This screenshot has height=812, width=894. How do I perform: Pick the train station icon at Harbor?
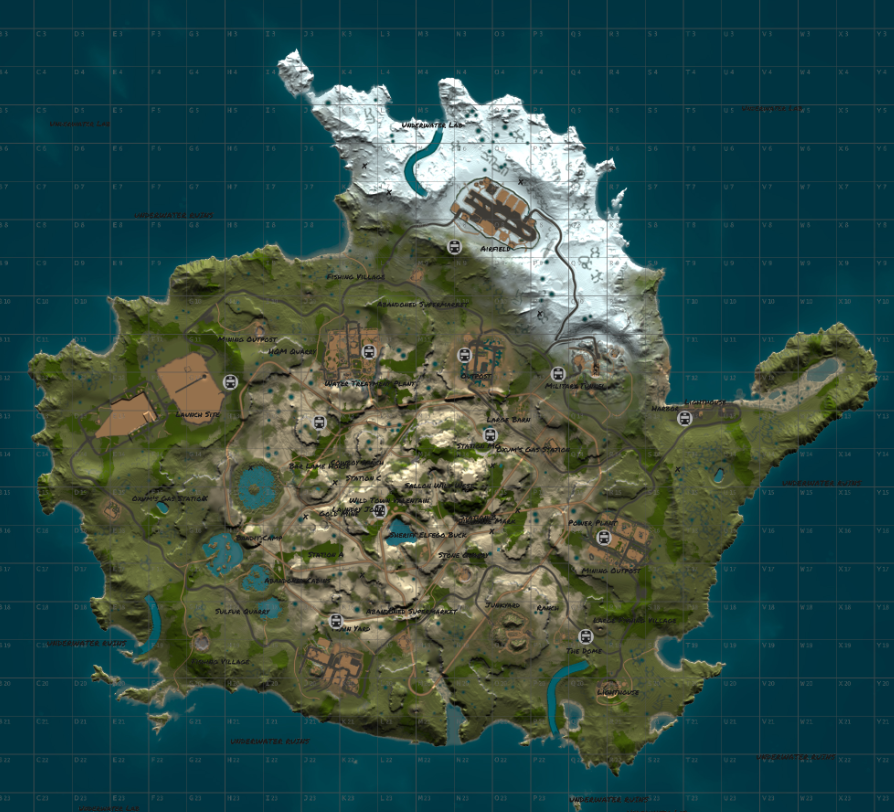pyautogui.click(x=684, y=418)
